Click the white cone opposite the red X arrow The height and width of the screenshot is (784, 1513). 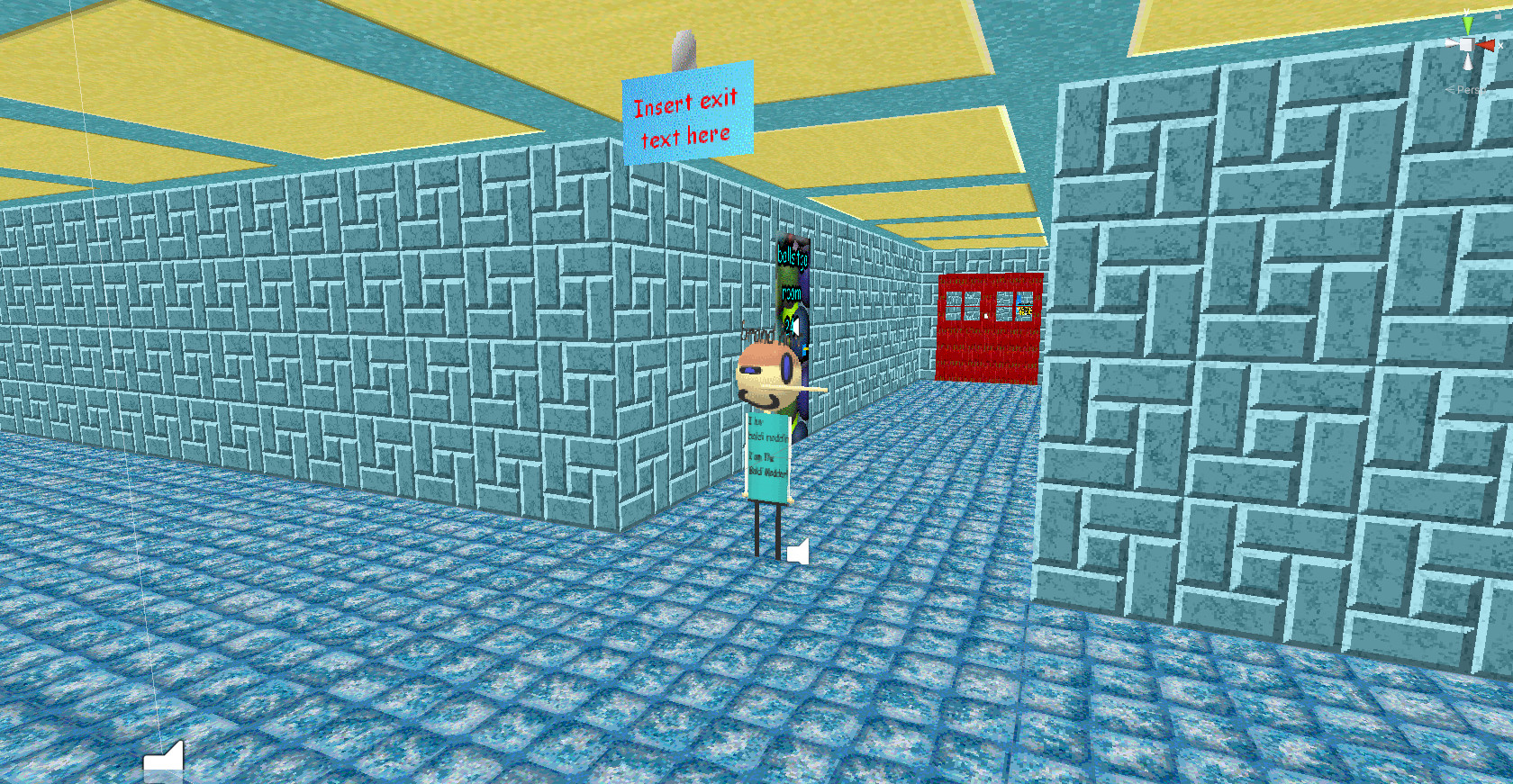(x=1450, y=43)
